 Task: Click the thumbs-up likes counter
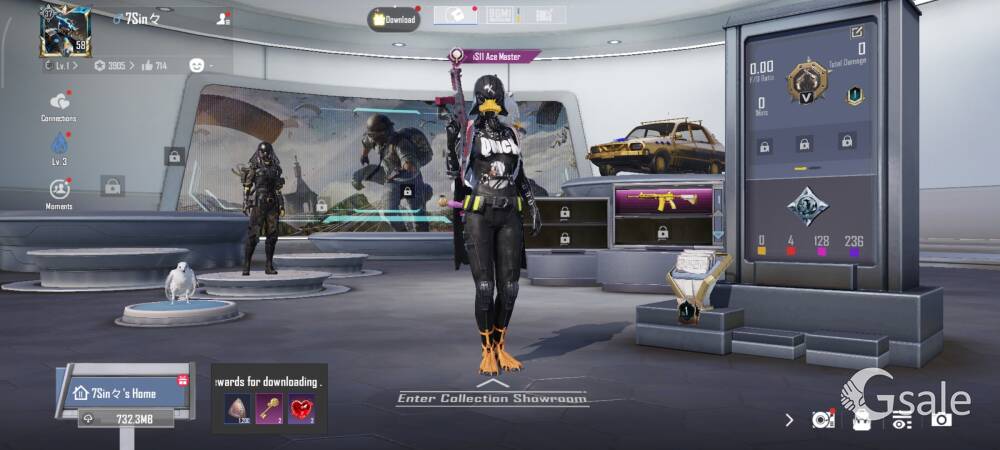pyautogui.click(x=154, y=66)
